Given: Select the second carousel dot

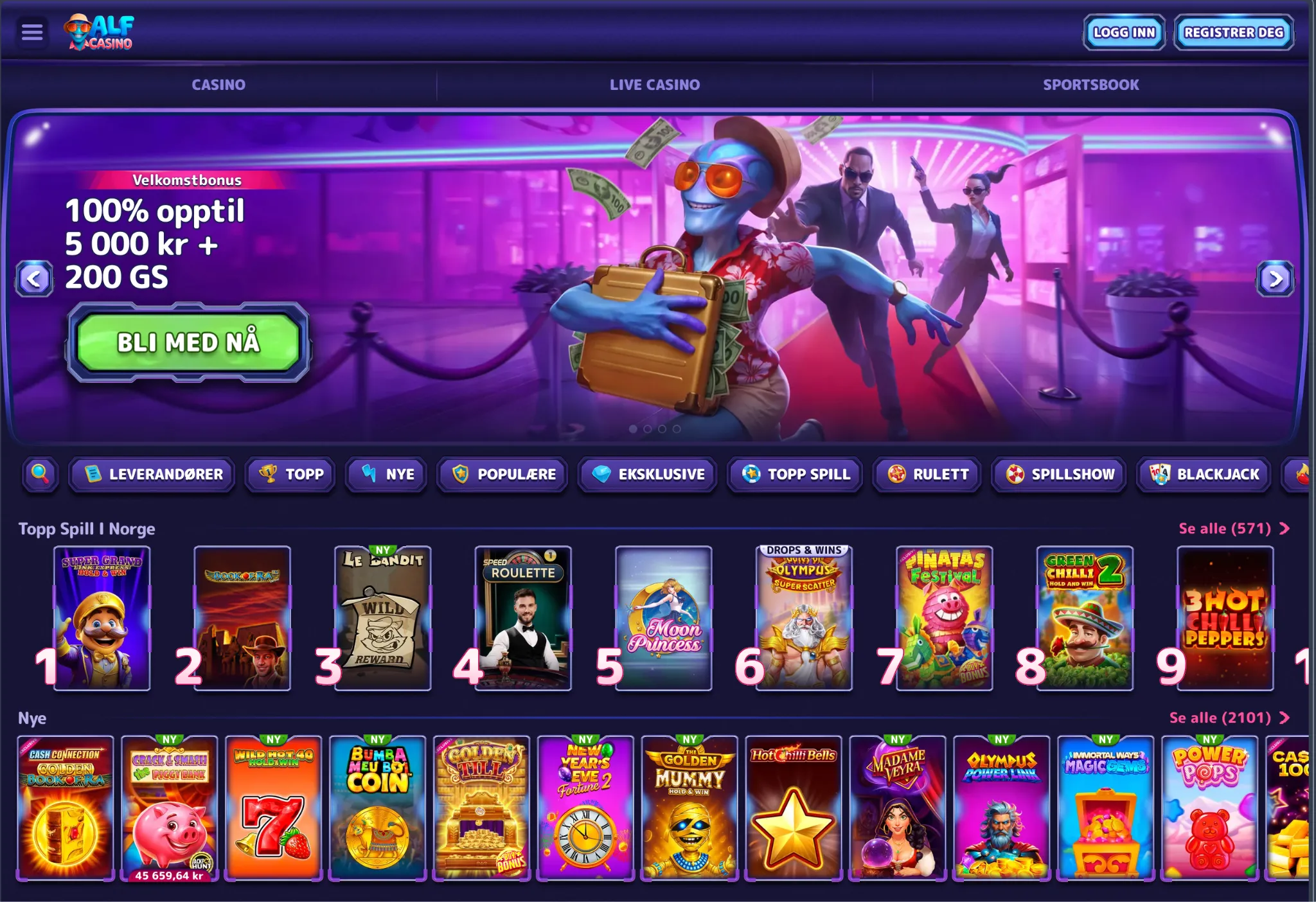Looking at the screenshot, I should click(x=648, y=429).
